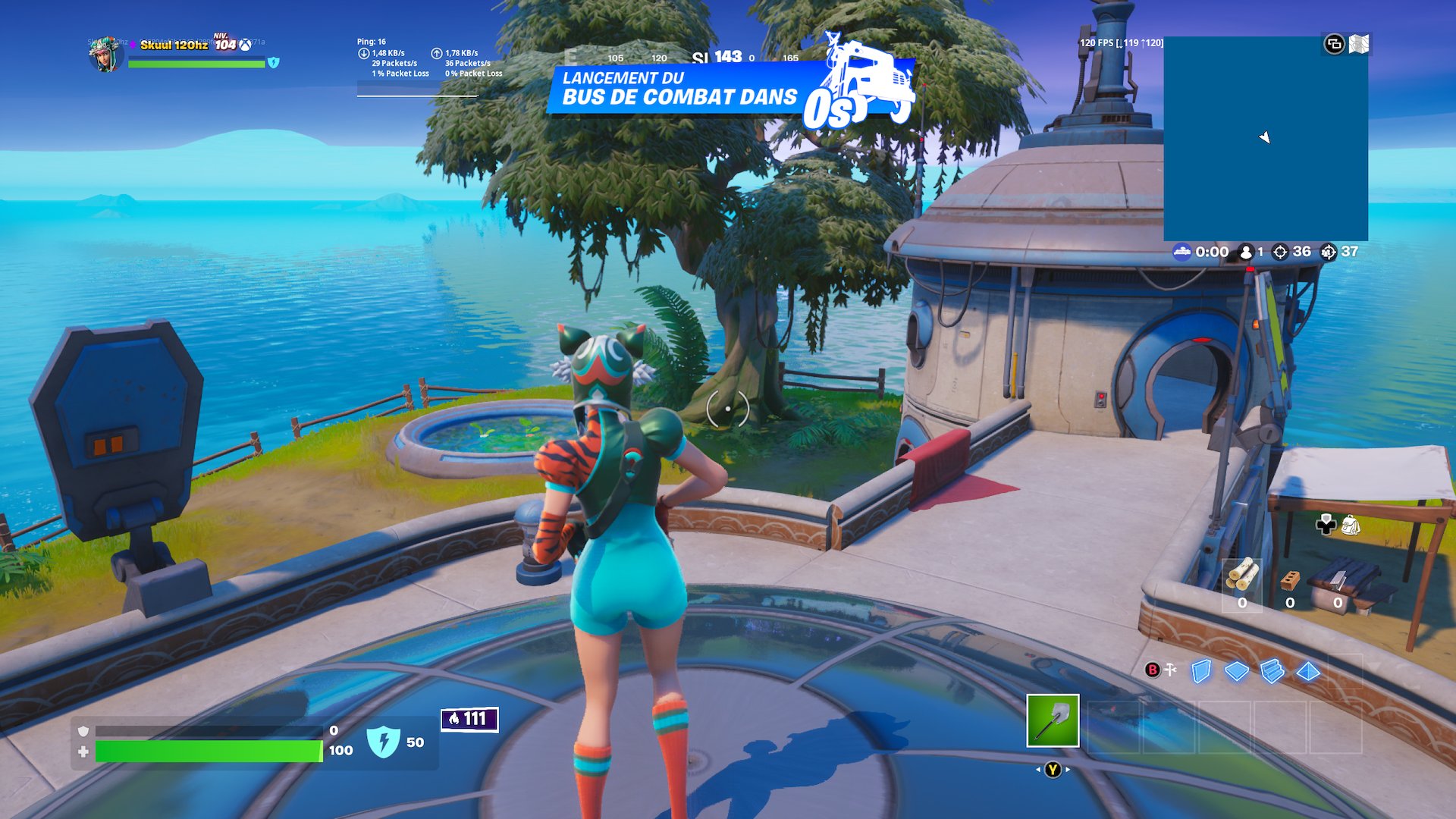
Task: Click the harvesting tool icon next to B
Action: tap(1169, 671)
